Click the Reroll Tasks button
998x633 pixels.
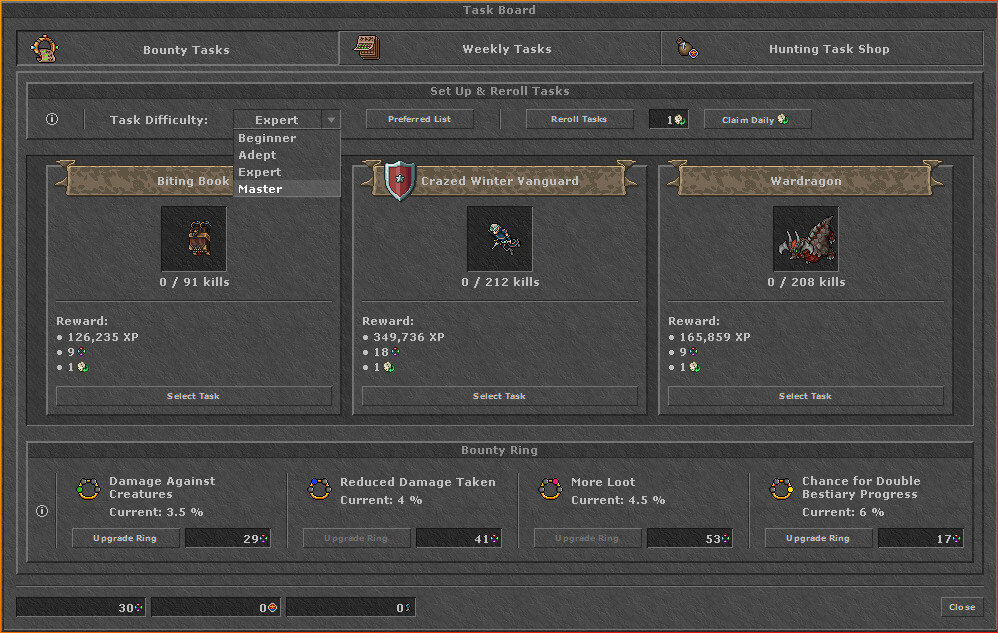(x=579, y=119)
